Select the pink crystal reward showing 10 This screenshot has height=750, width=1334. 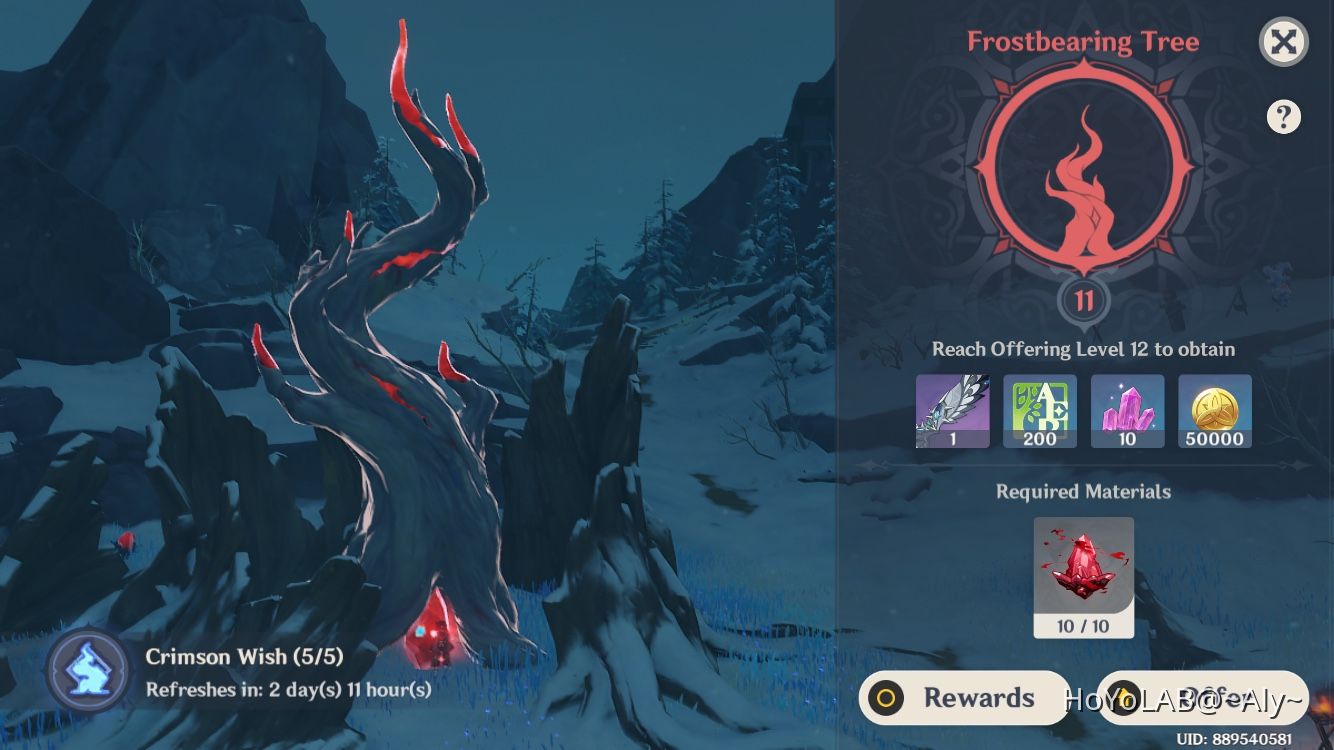[1127, 410]
